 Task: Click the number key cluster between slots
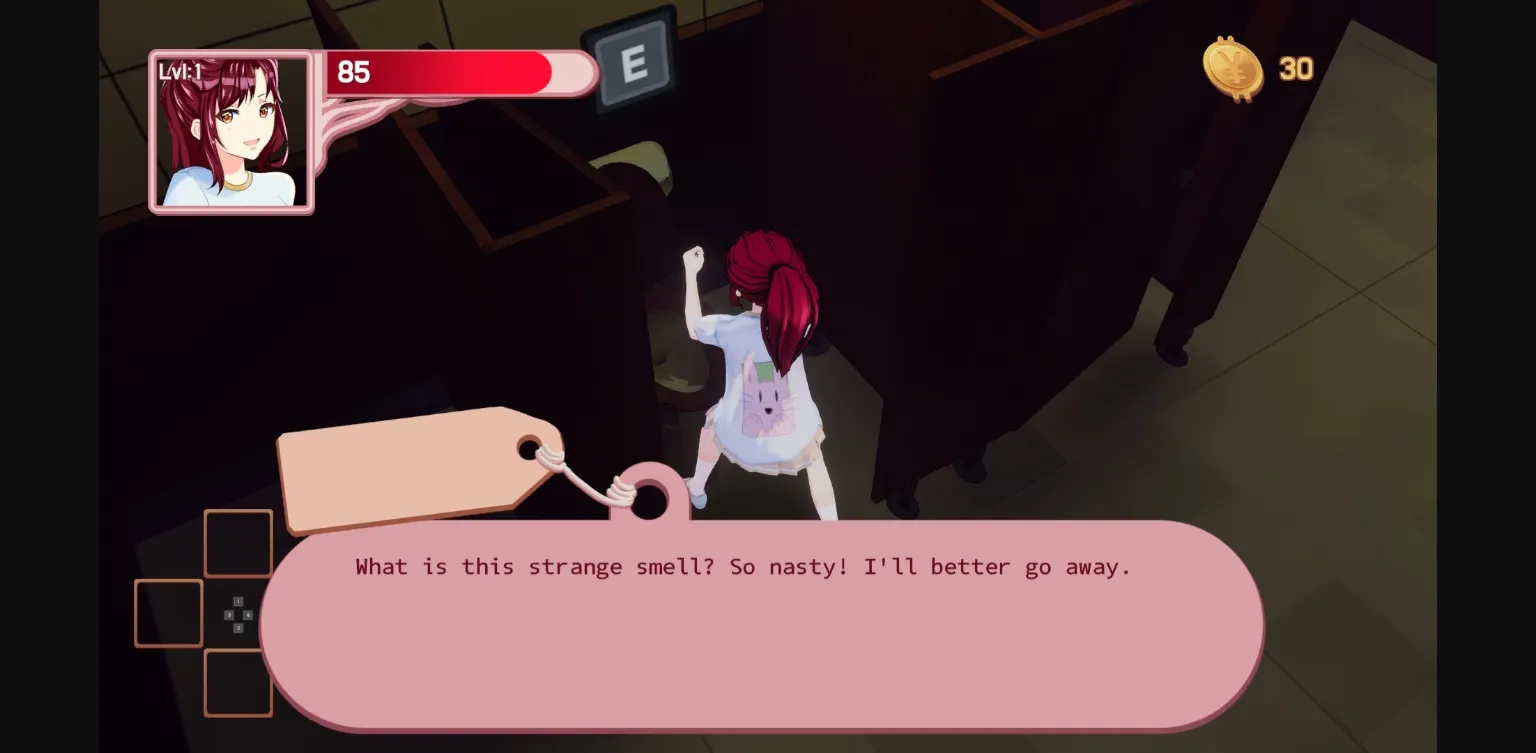(238, 614)
